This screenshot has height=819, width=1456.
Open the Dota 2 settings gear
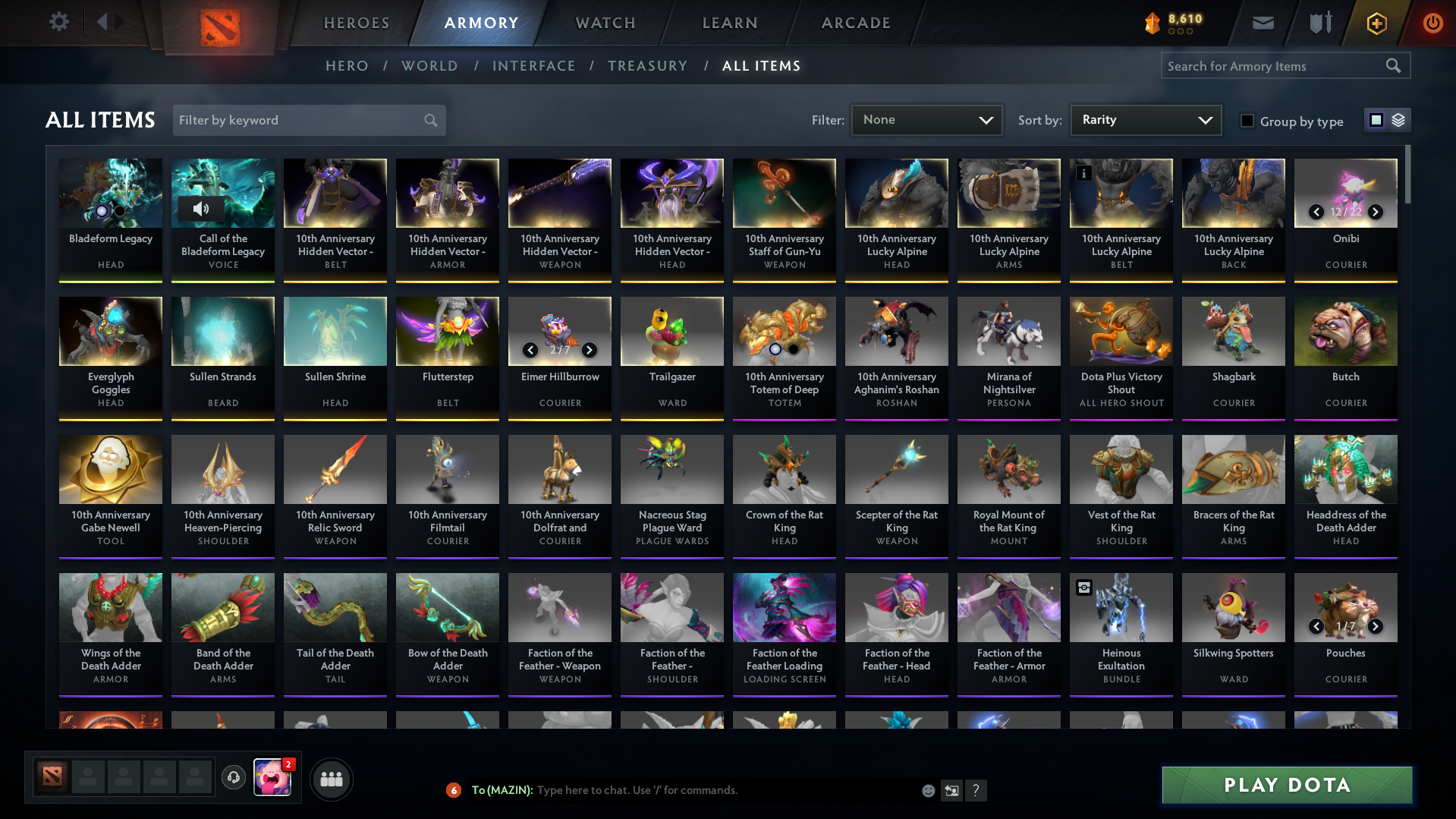tap(59, 22)
